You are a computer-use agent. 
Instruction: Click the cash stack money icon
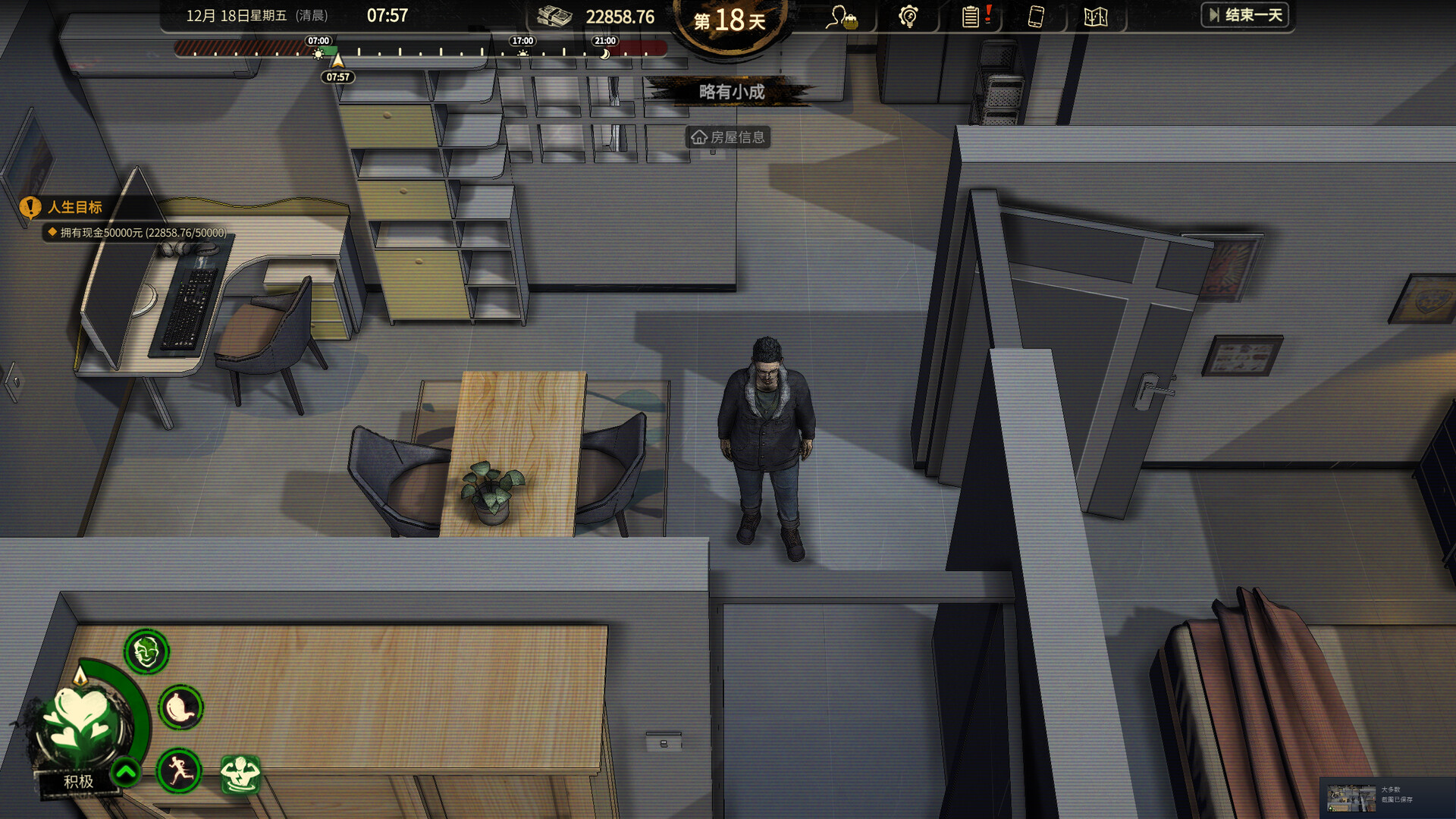pyautogui.click(x=554, y=17)
